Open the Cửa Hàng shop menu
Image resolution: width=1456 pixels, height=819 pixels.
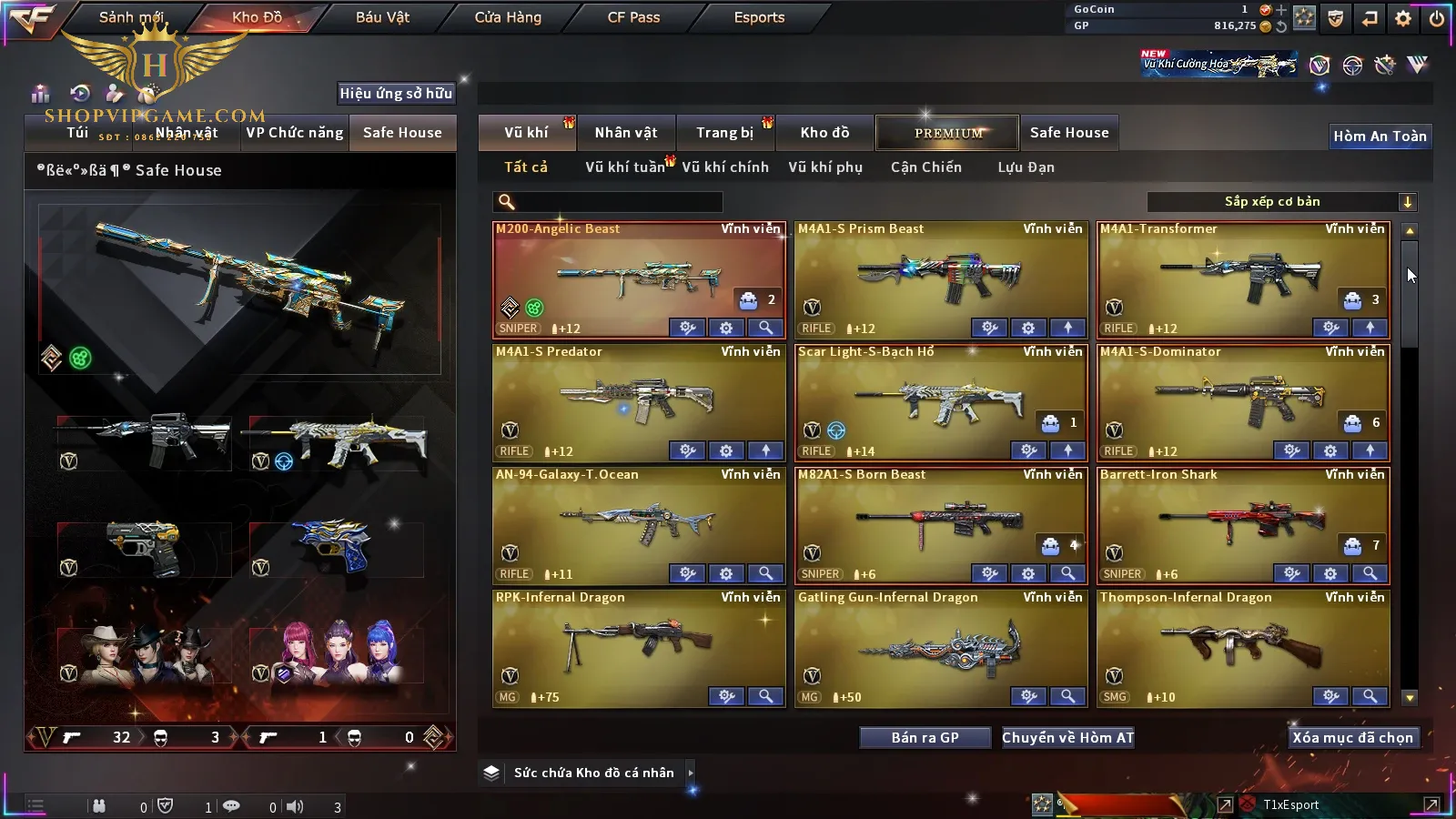coord(508,17)
